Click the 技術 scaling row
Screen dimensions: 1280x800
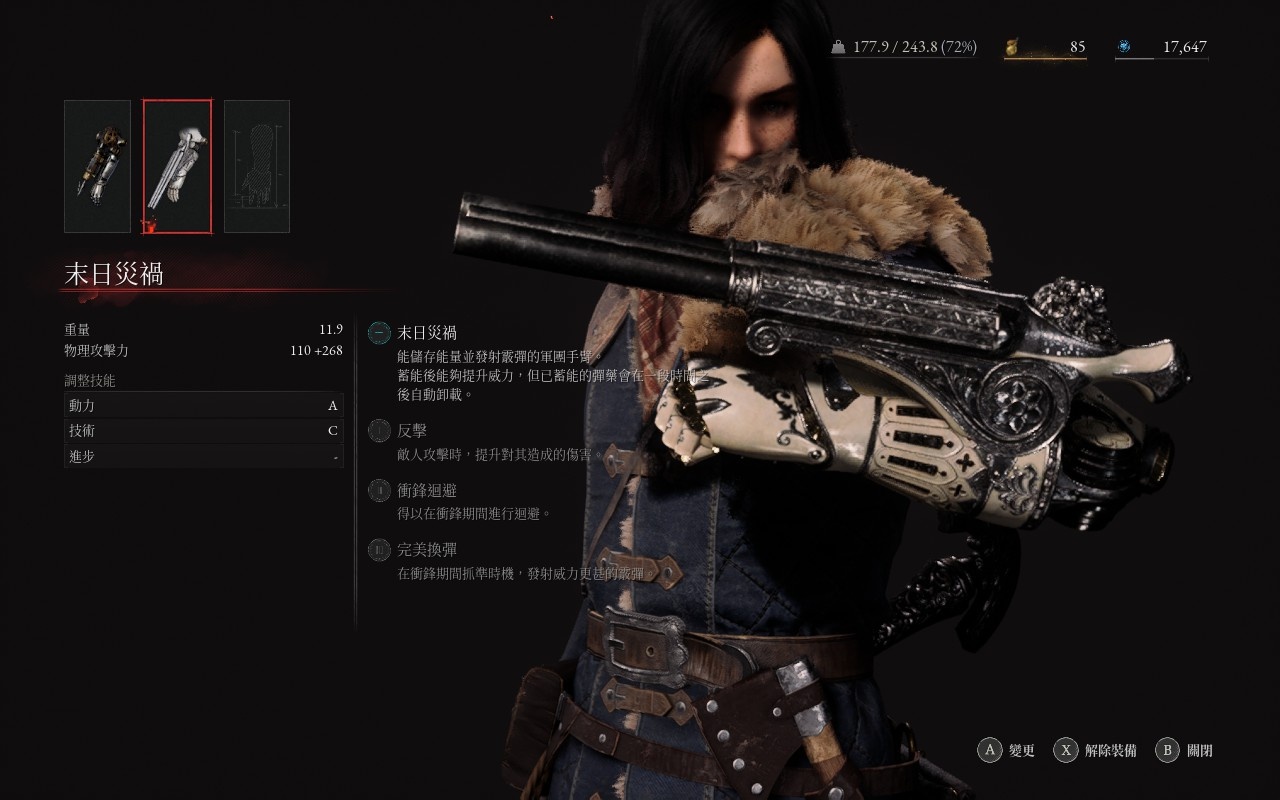pyautogui.click(x=203, y=431)
